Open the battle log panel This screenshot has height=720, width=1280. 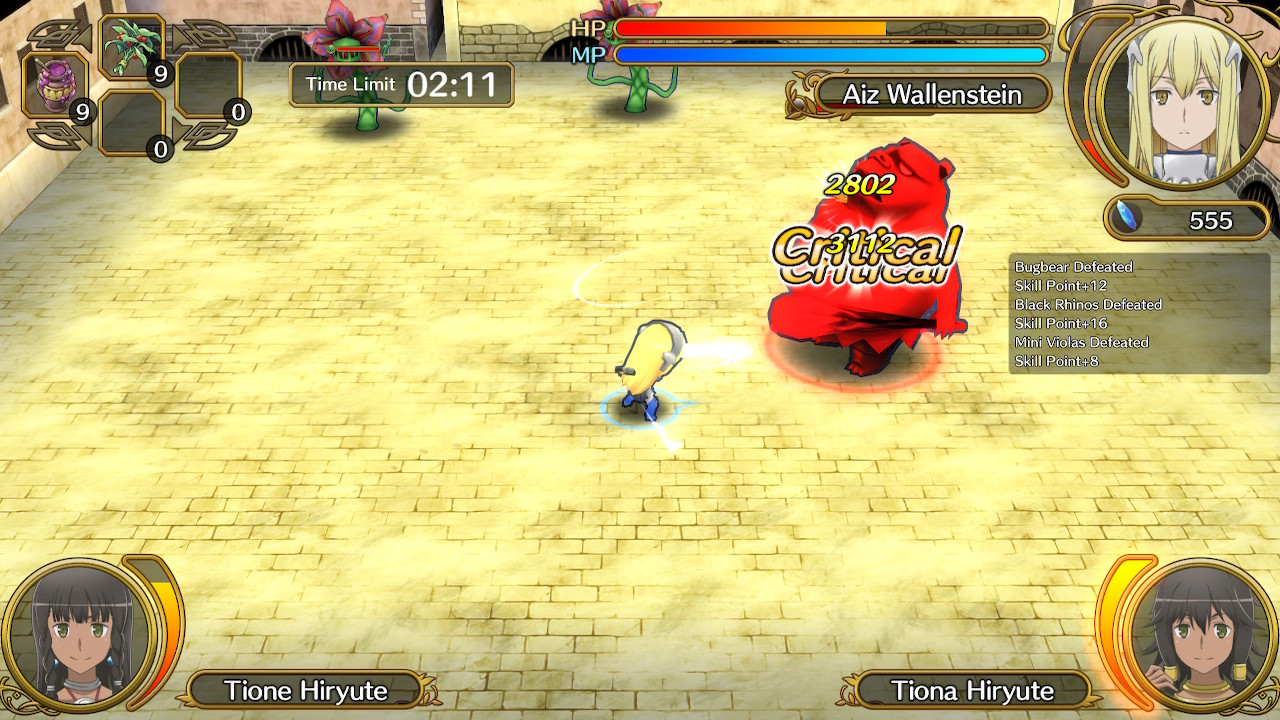(x=1138, y=314)
